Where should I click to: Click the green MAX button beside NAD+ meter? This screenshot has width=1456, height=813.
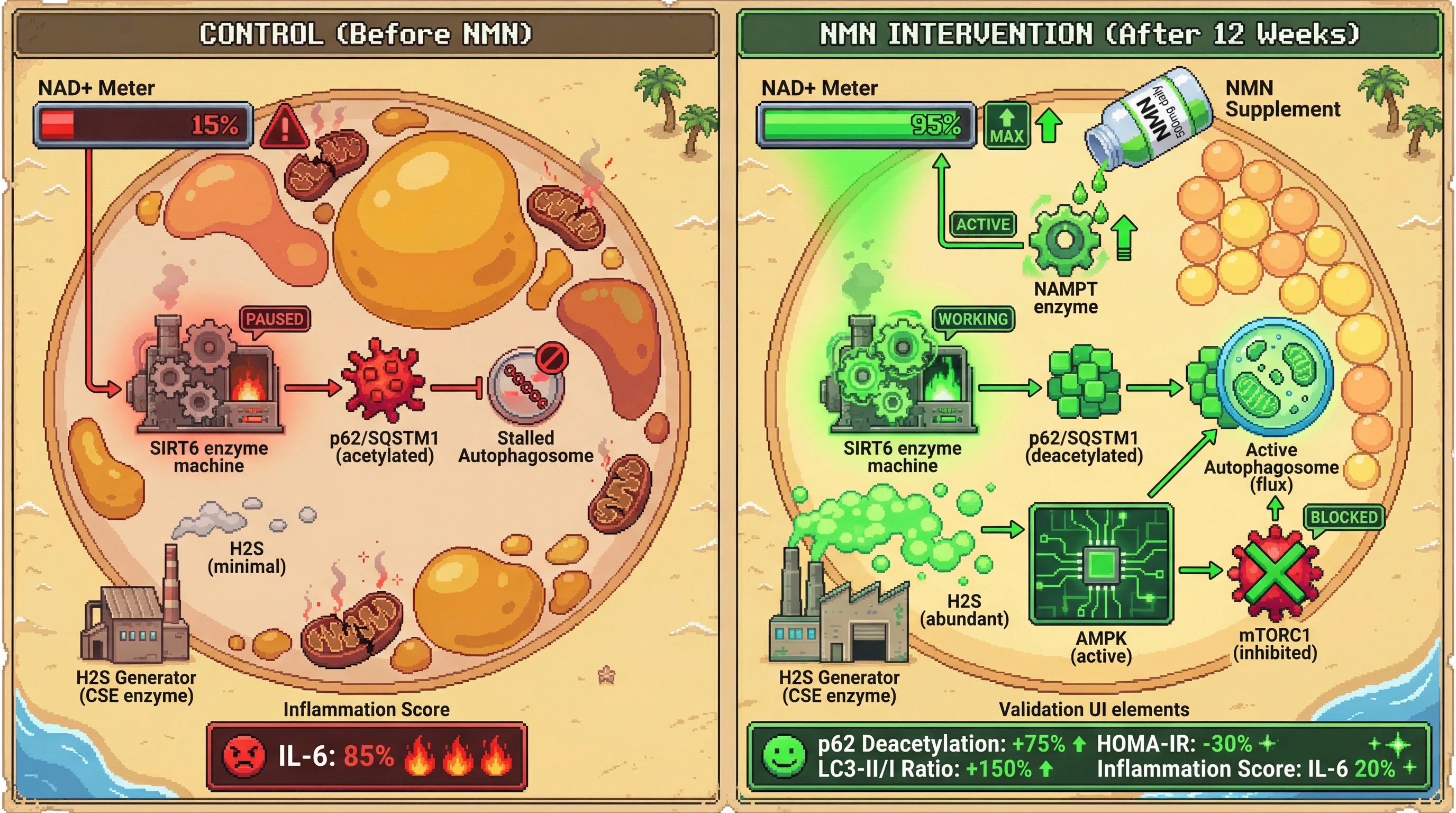1006,125
